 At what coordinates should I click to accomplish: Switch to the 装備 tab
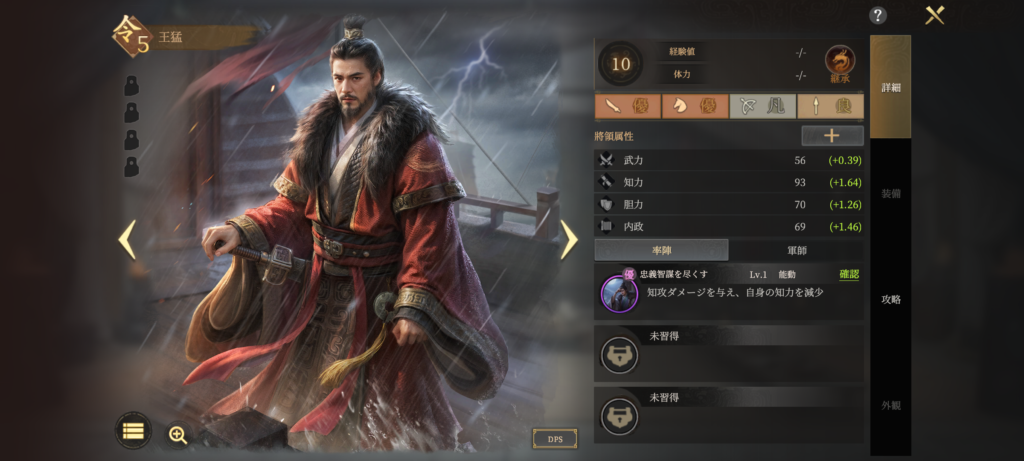click(890, 193)
